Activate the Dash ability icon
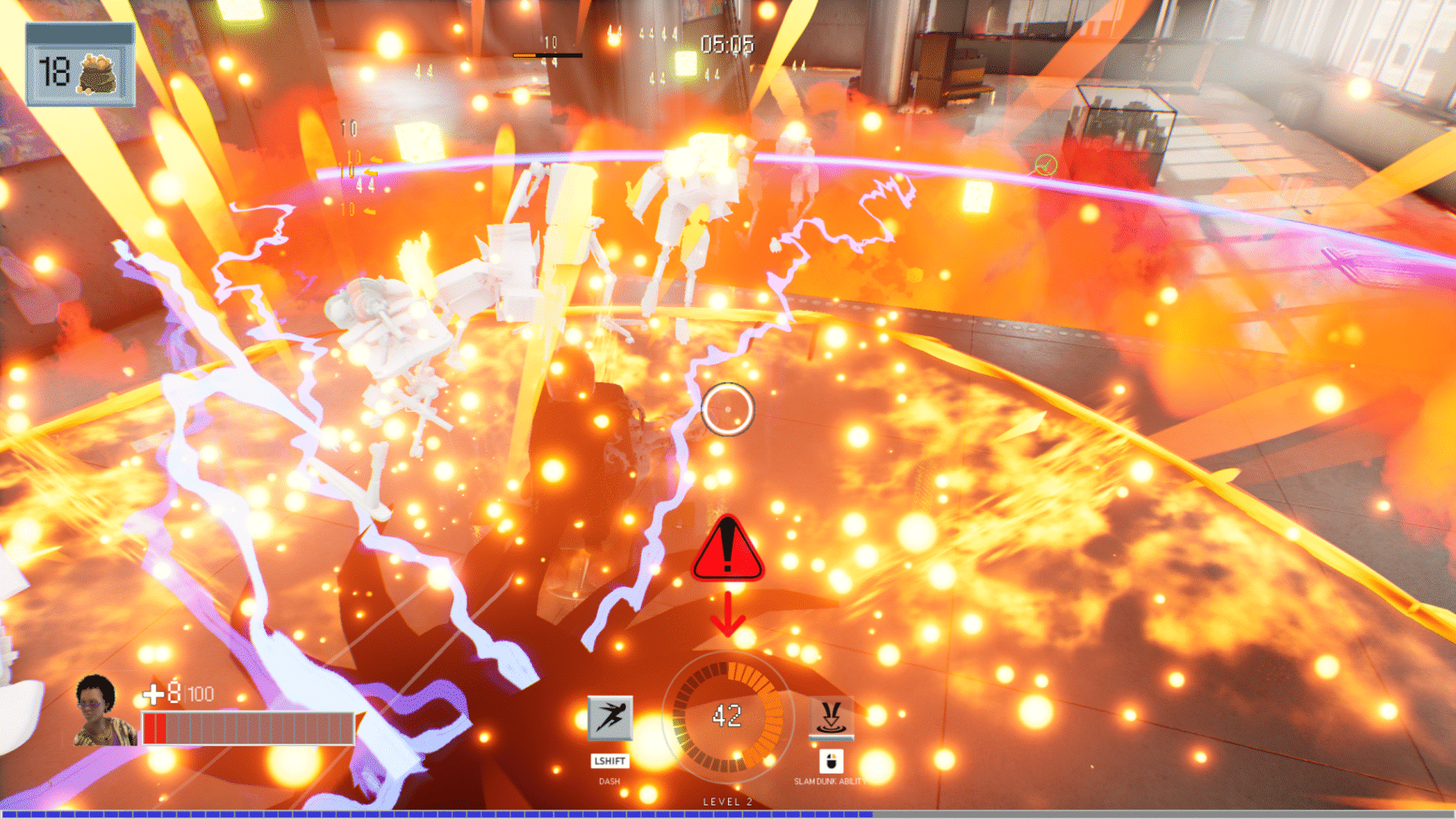 click(610, 717)
